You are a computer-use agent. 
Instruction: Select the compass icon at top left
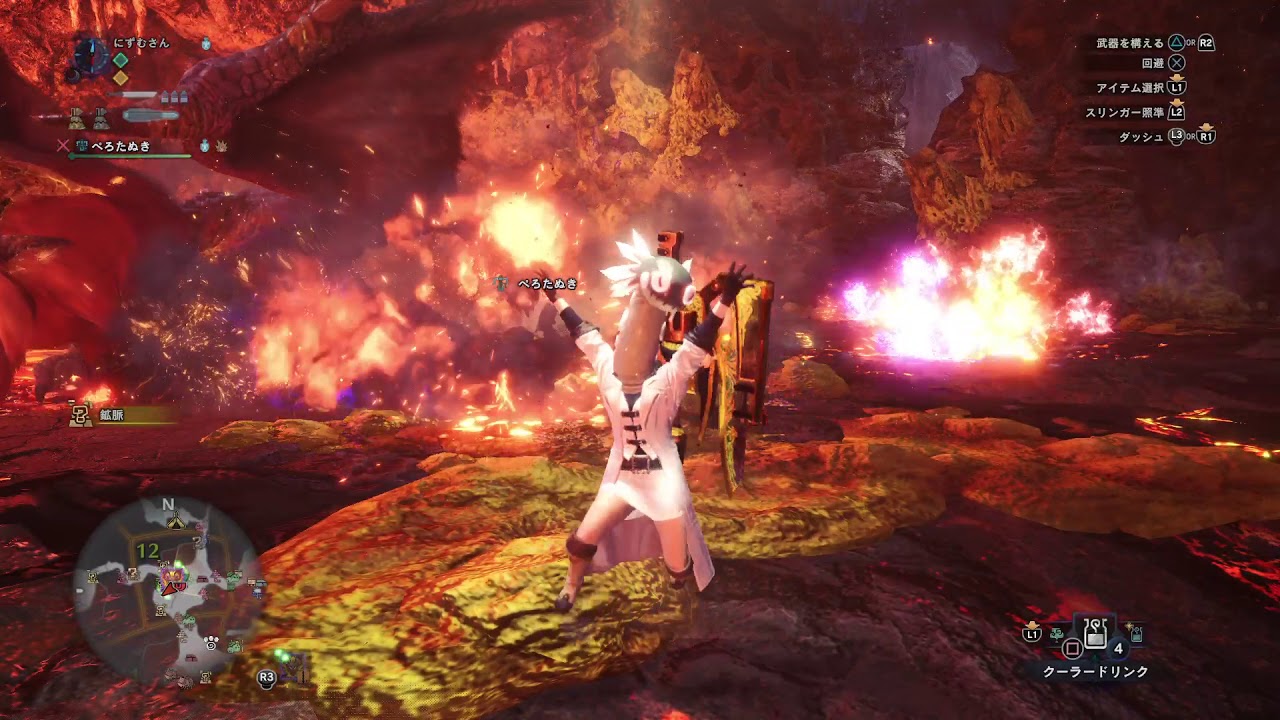pyautogui.click(x=90, y=57)
